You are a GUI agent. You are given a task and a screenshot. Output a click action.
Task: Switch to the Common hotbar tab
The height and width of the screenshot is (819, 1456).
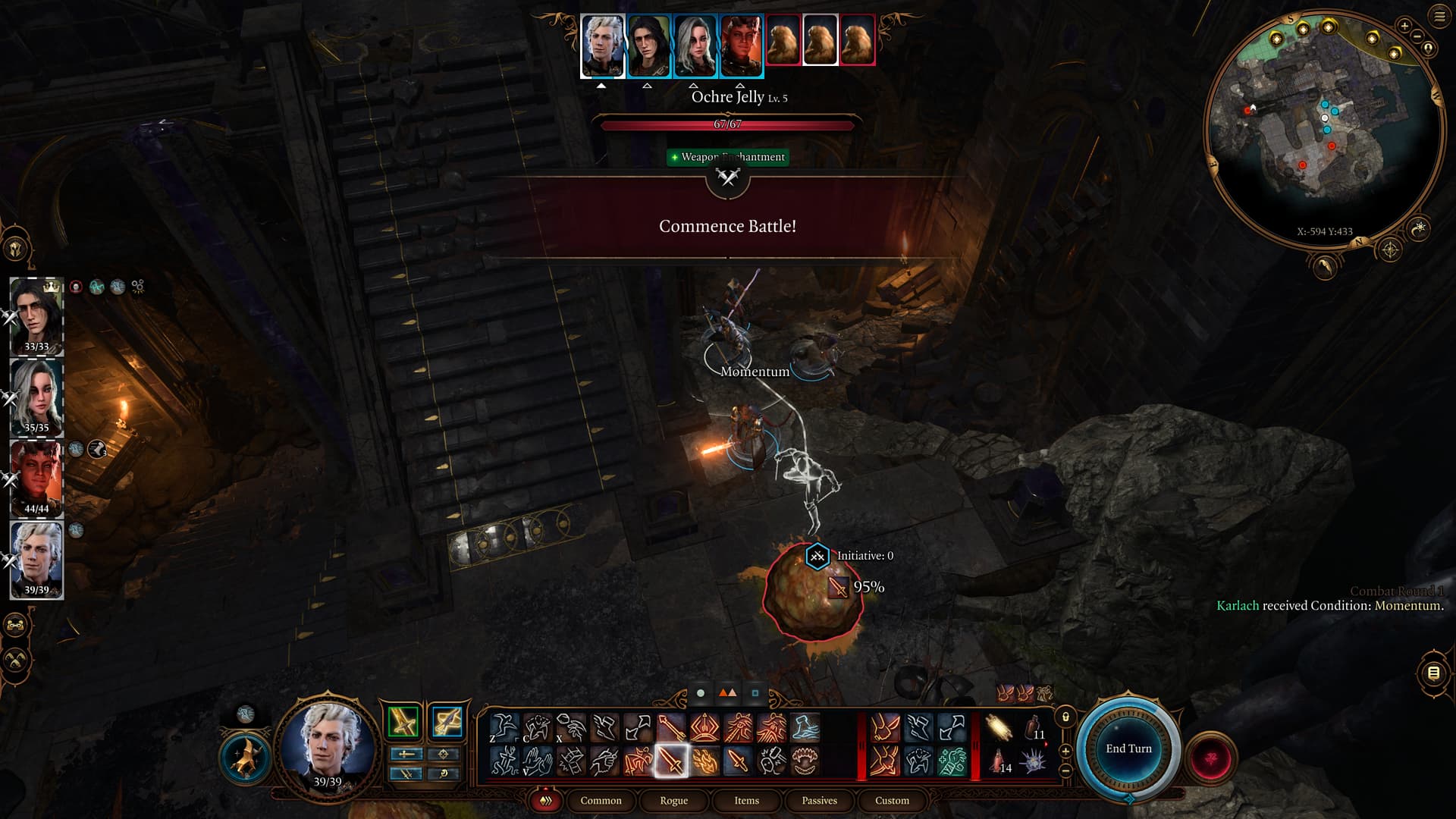(x=601, y=800)
